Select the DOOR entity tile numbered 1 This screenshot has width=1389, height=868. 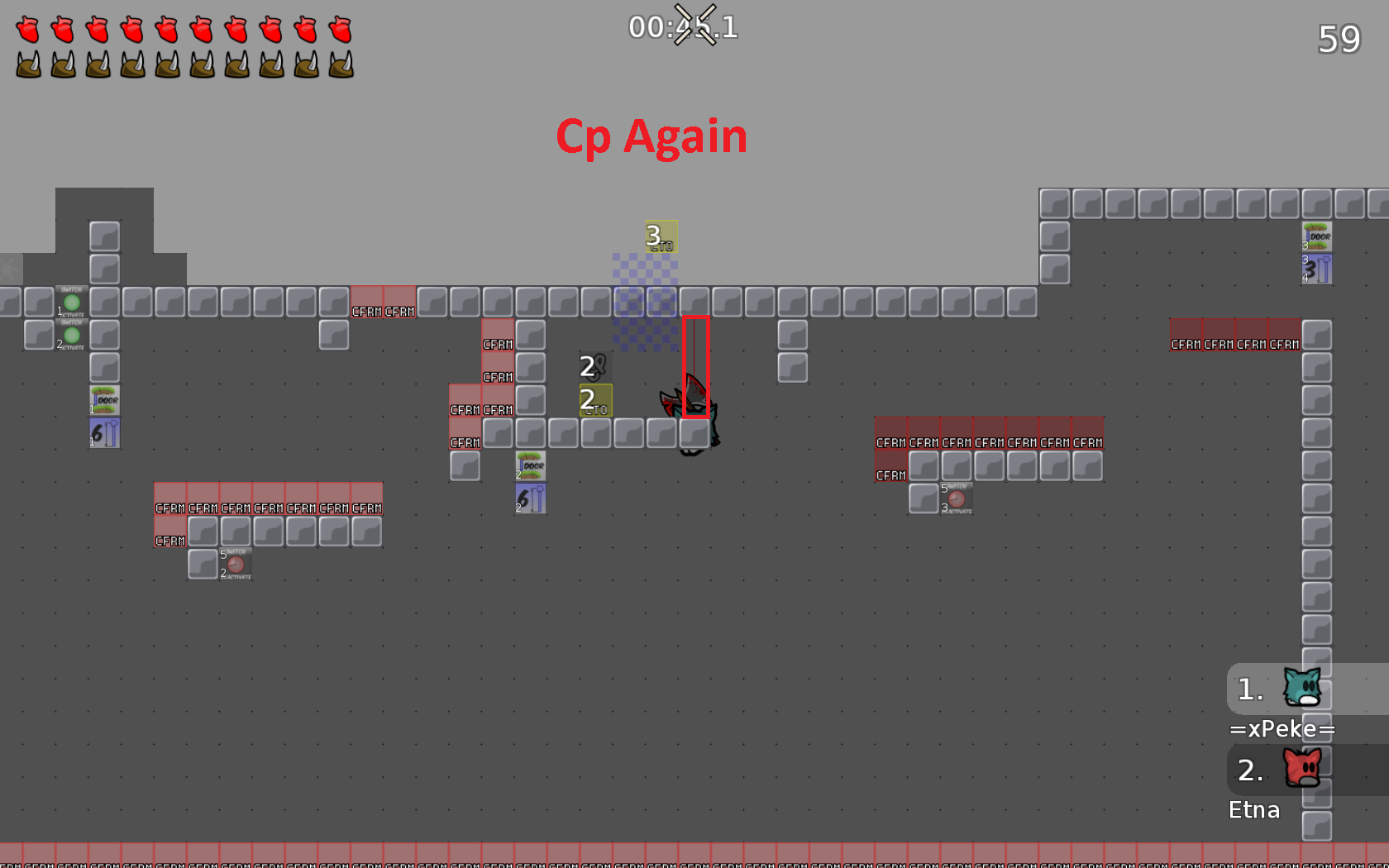(104, 400)
